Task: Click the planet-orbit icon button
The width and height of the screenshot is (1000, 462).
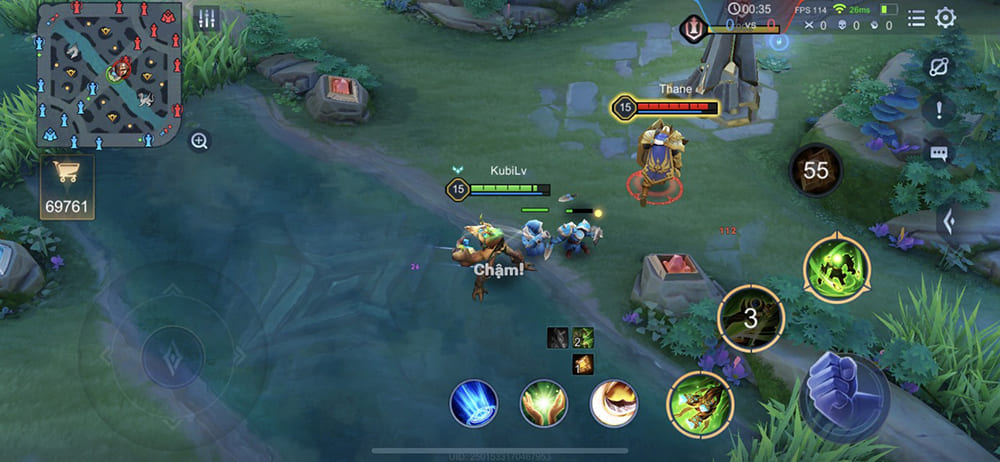Action: (x=939, y=66)
